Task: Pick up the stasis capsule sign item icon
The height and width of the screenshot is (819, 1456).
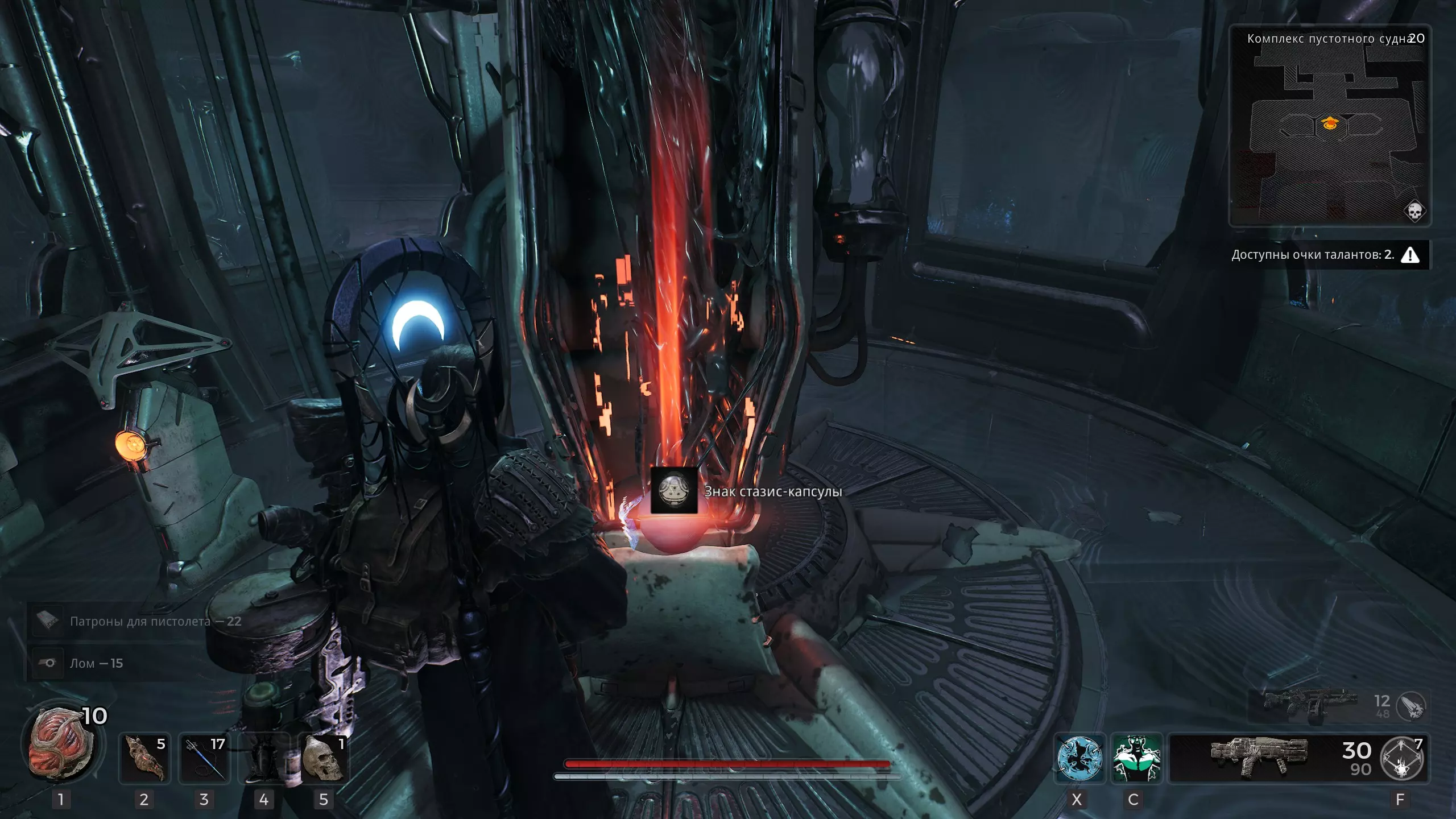Action: click(x=674, y=490)
